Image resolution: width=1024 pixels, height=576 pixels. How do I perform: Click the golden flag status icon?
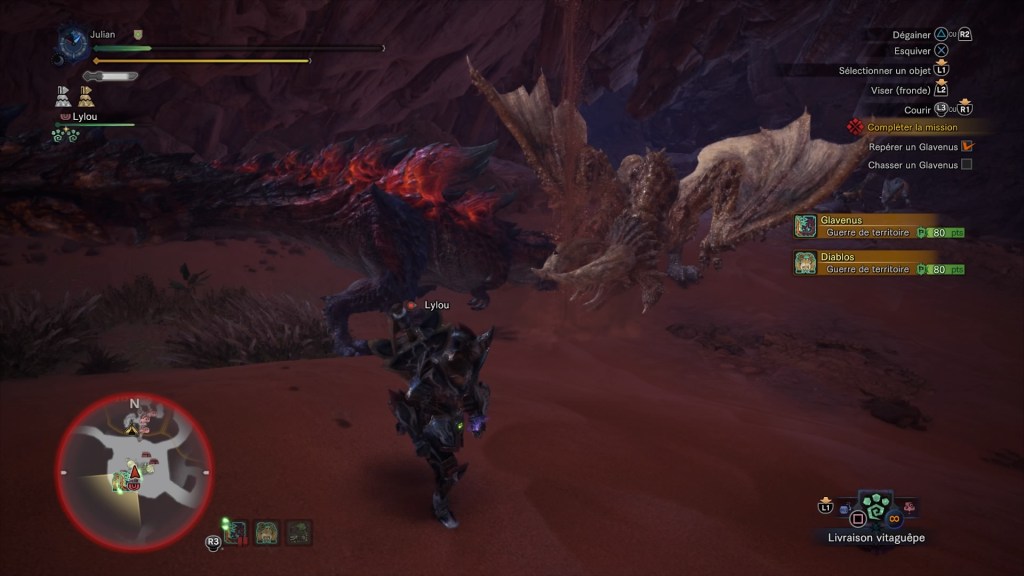pos(86,96)
